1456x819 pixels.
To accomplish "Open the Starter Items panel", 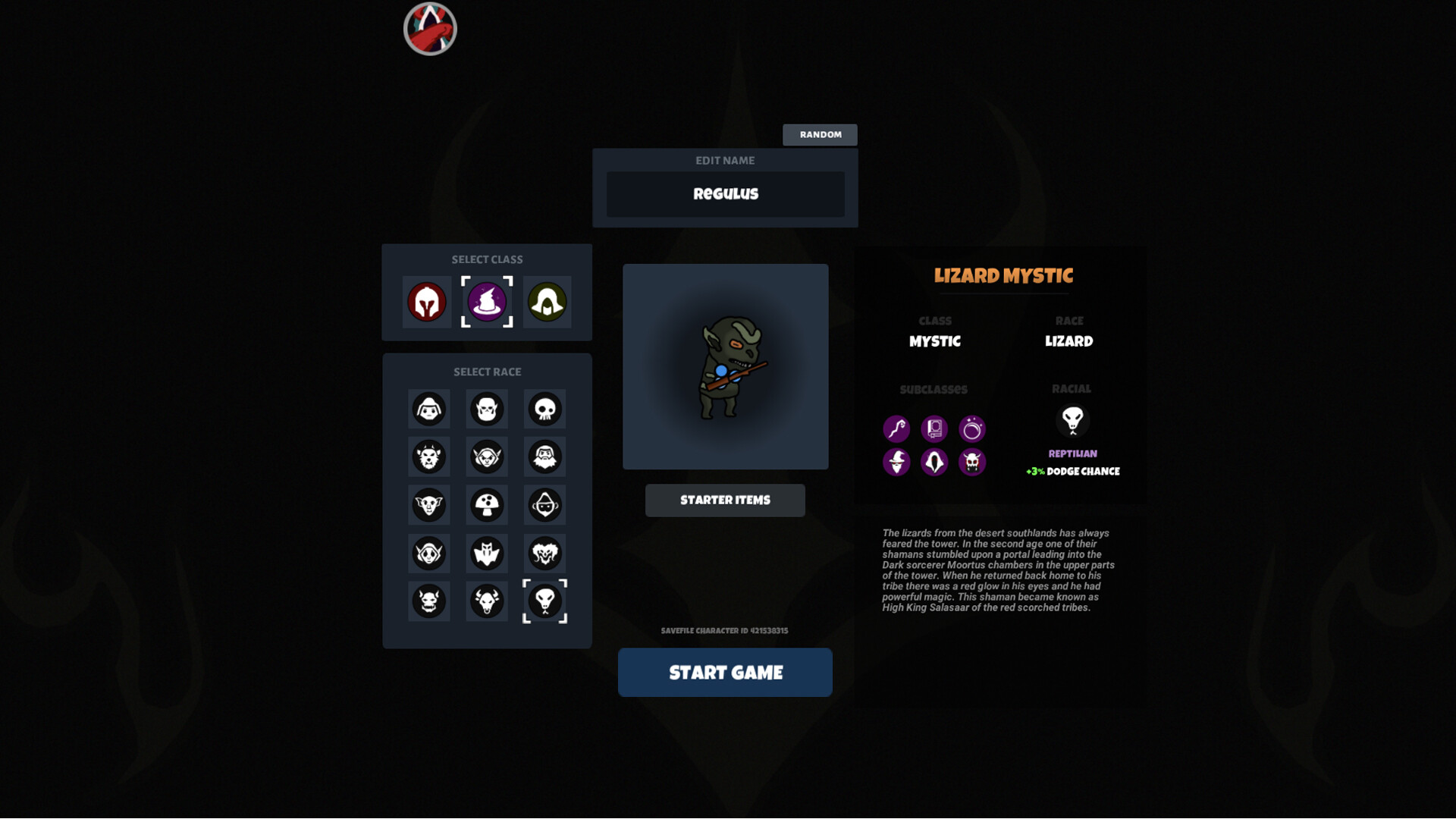I will [725, 500].
